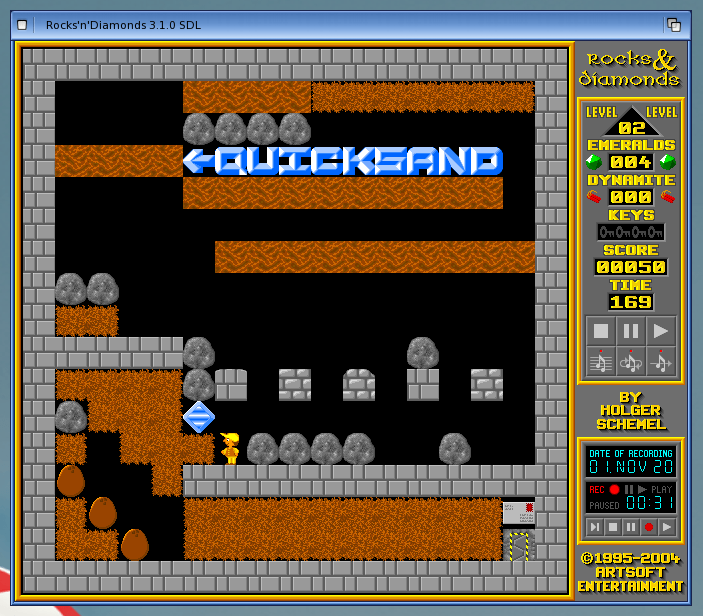
Task: Click the window close gadget in the title bar
Action: click(21, 24)
